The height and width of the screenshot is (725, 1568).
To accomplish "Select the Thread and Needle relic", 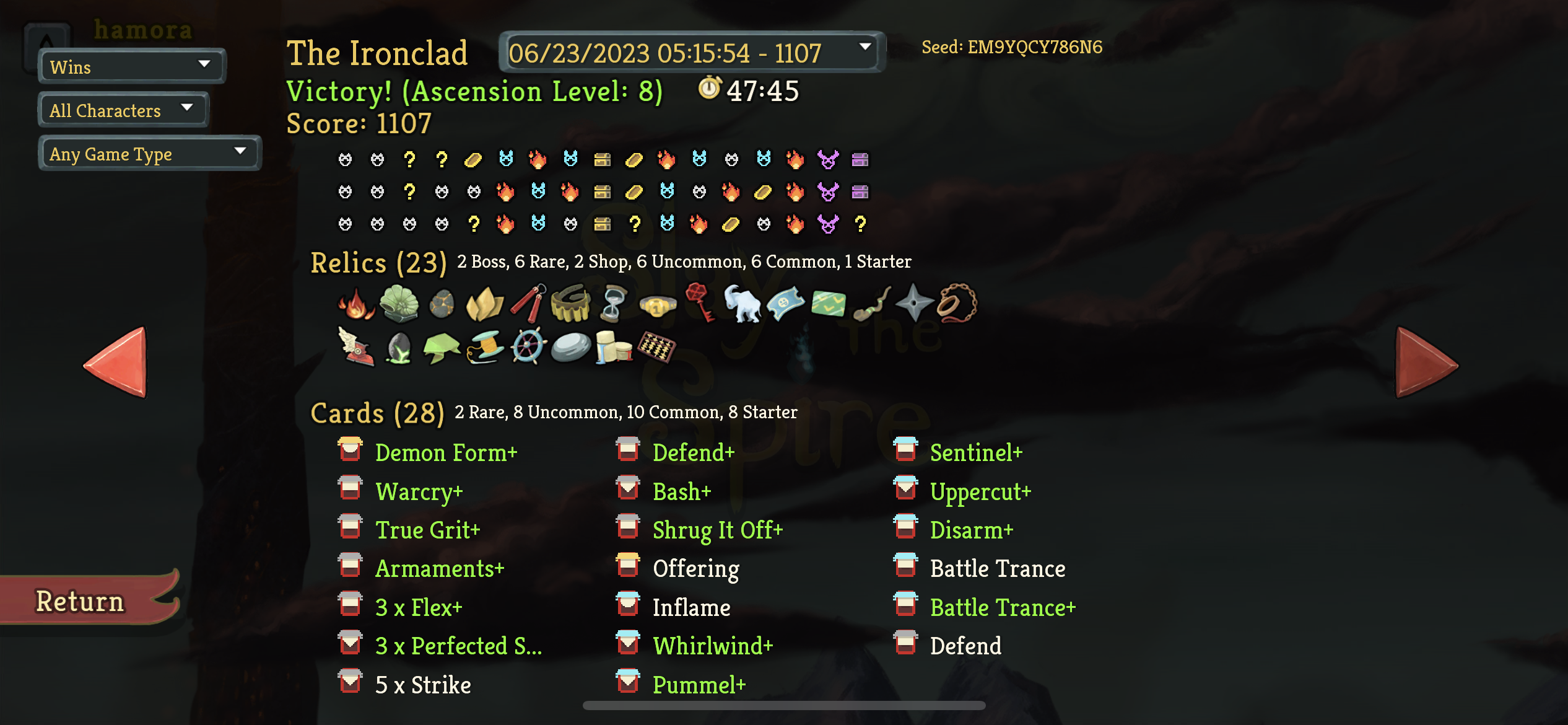I will pos(484,347).
